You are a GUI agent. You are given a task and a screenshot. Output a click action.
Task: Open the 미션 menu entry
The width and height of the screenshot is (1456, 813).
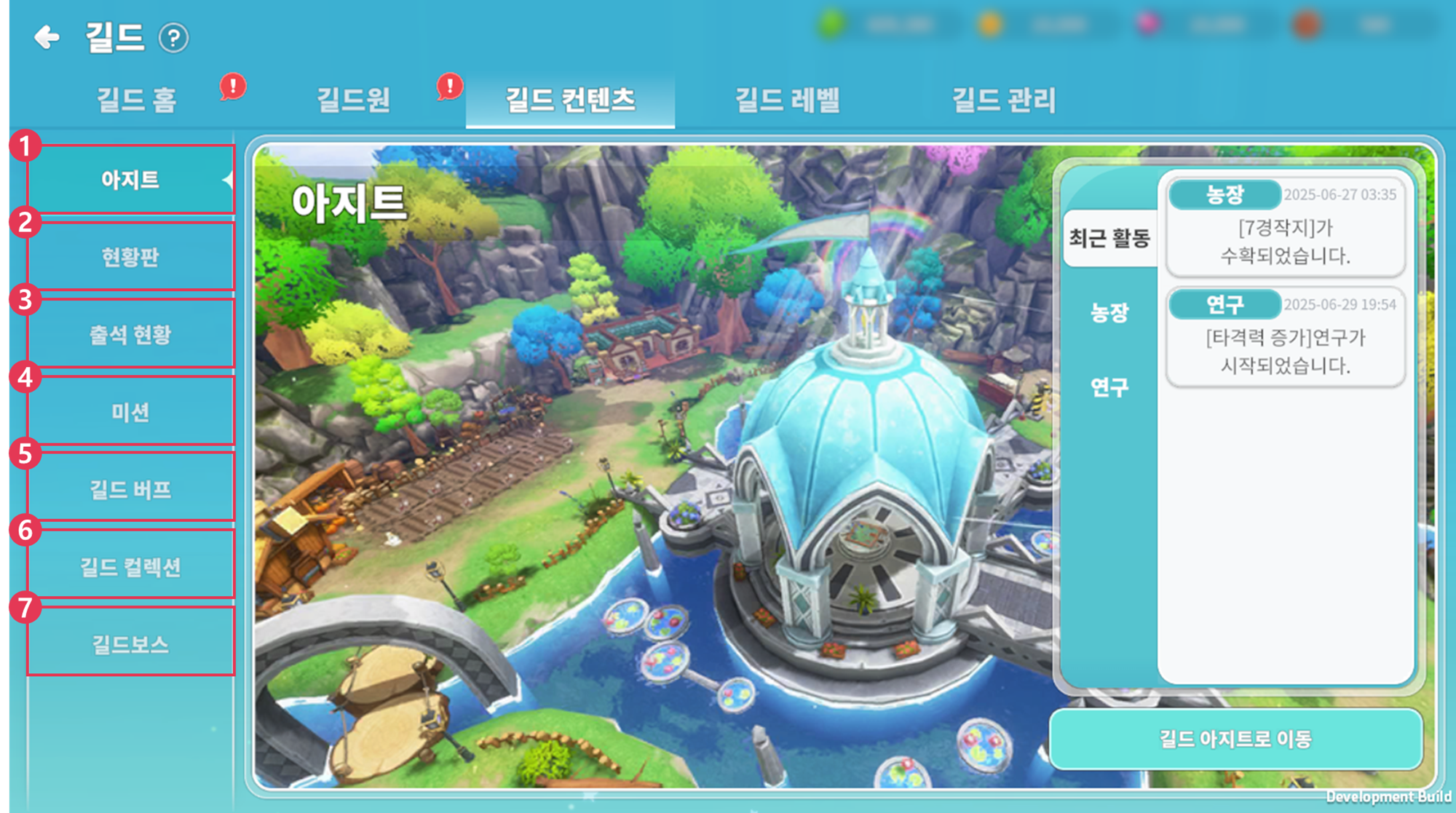coord(130,412)
